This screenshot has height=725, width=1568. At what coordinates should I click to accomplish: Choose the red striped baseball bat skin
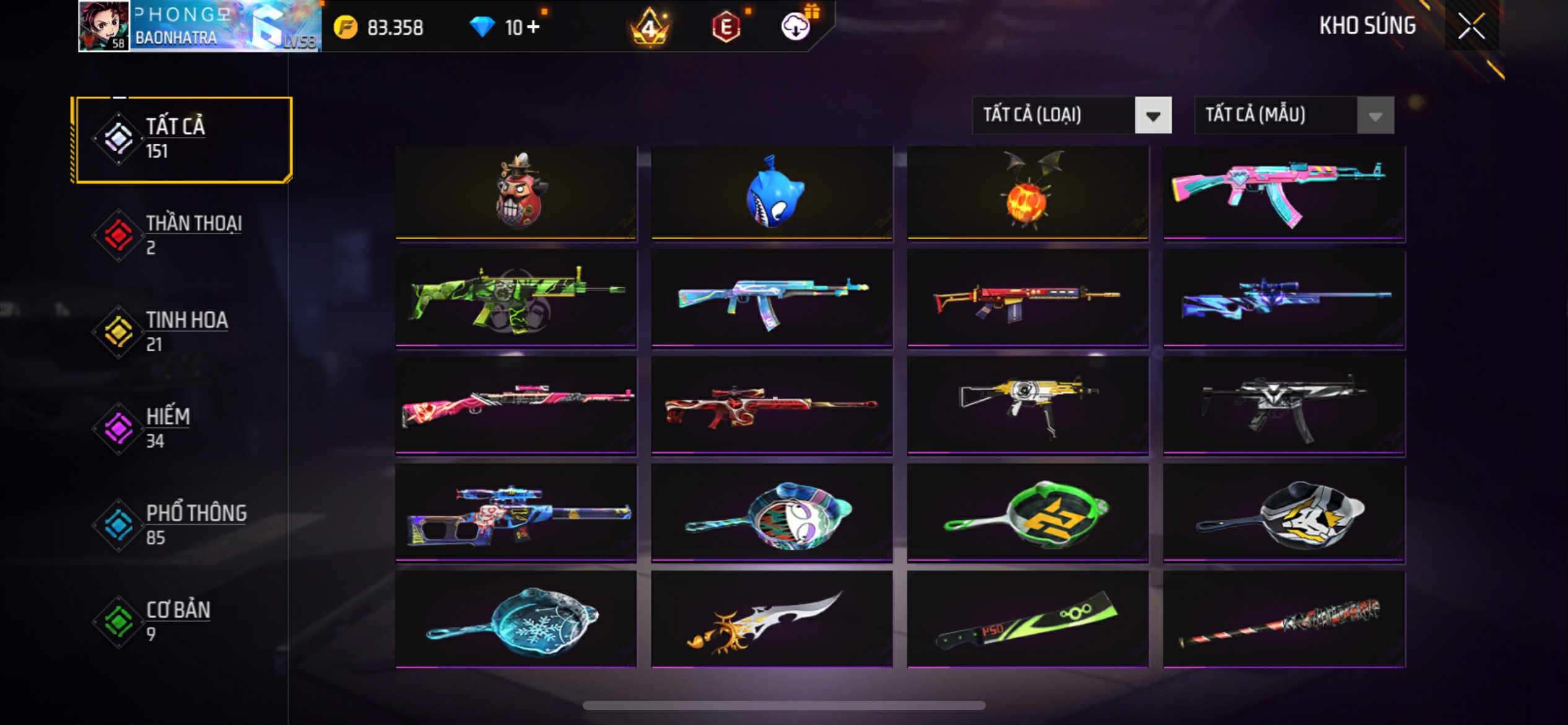click(1284, 620)
